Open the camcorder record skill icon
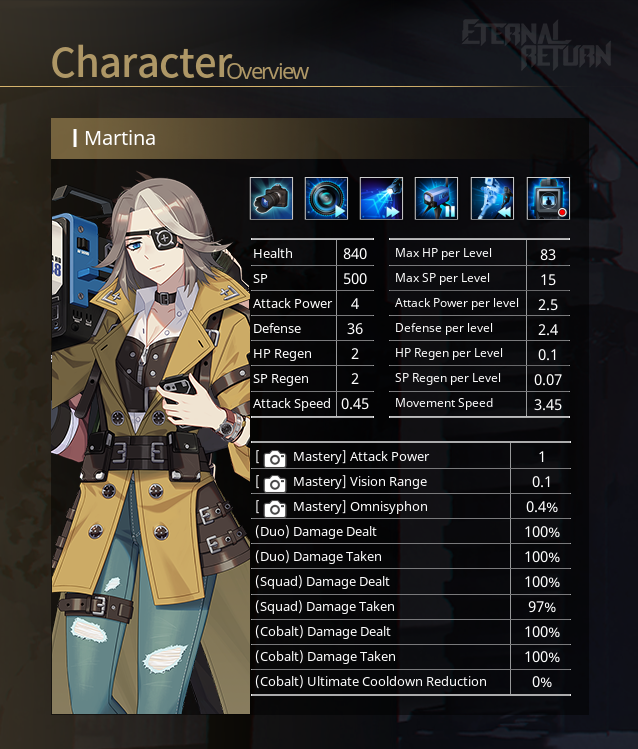Image resolution: width=638 pixels, height=749 pixels. pyautogui.click(x=548, y=198)
